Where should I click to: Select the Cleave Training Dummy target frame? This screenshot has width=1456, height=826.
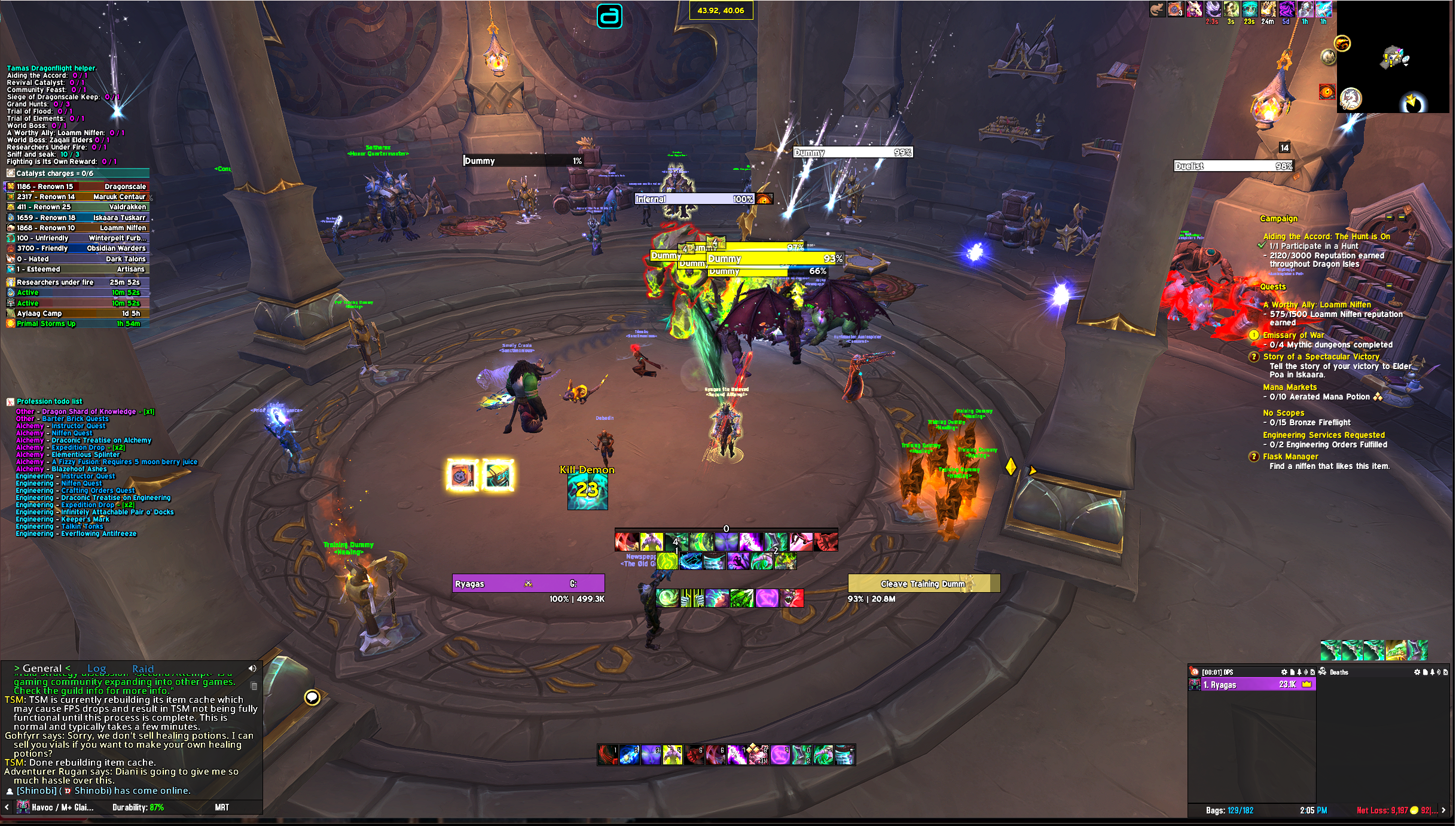click(x=924, y=584)
